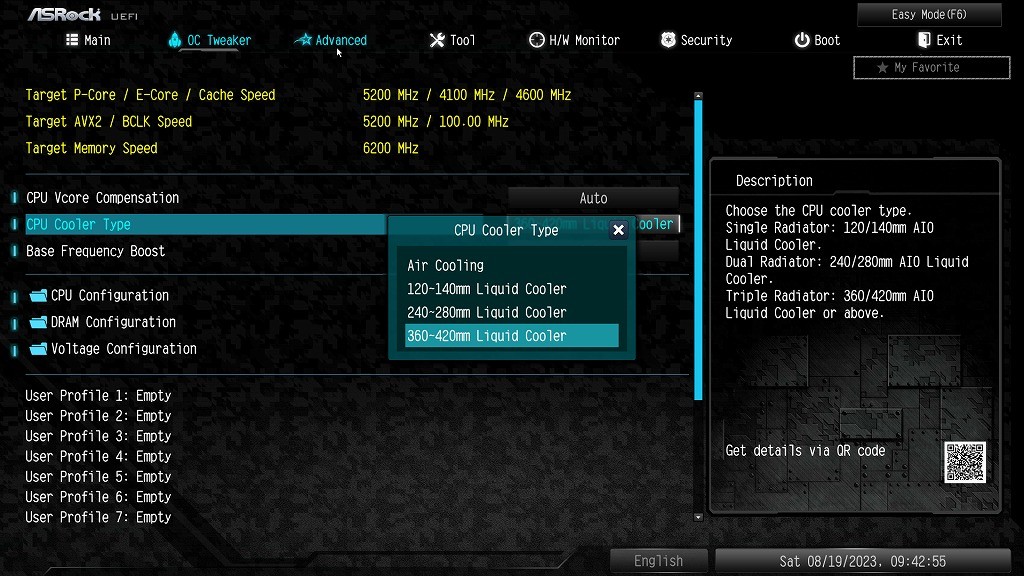Show the H/W Monitor tab
This screenshot has width=1024, height=576.
point(574,40)
